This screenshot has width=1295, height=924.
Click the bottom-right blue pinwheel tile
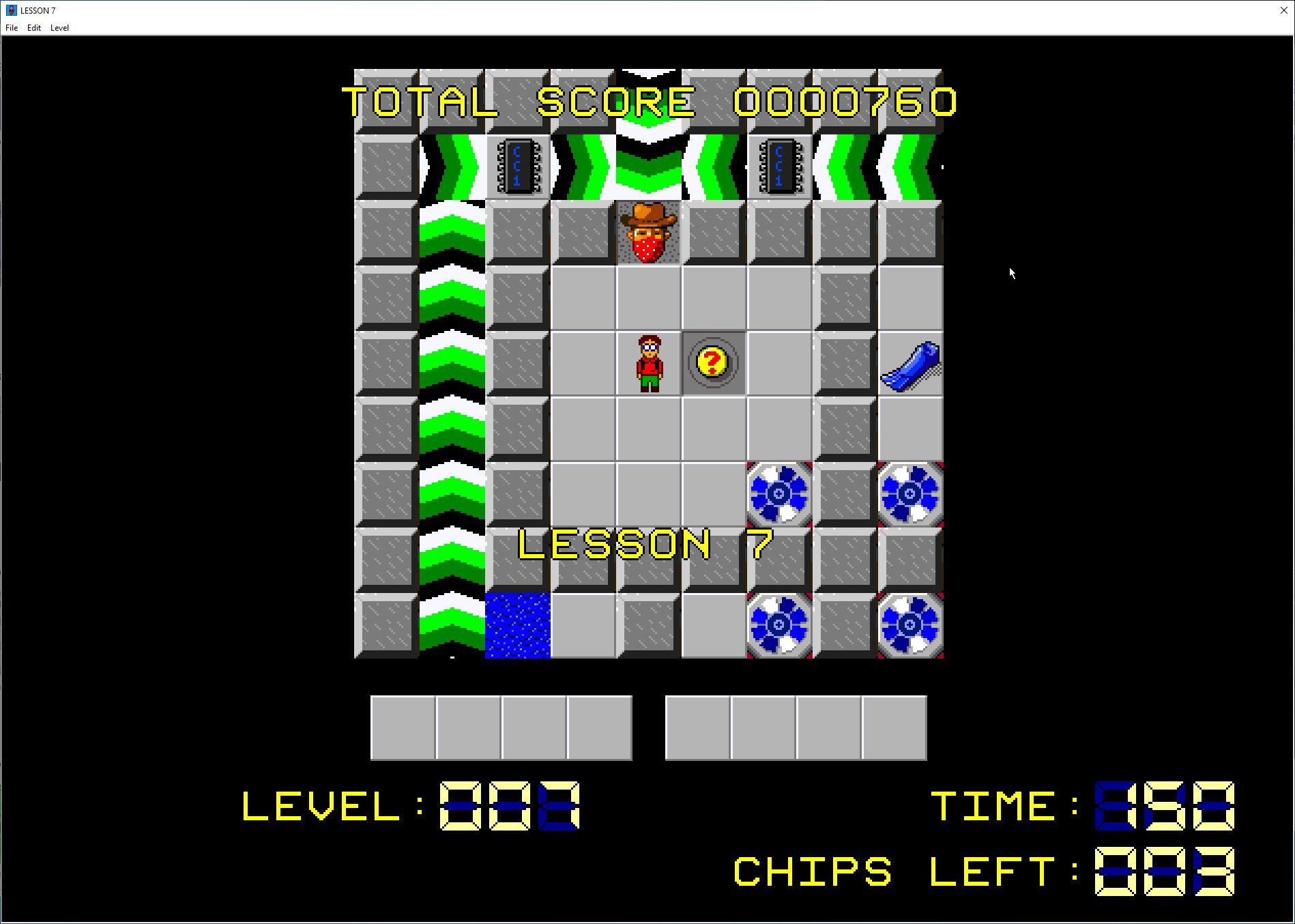coord(910,625)
